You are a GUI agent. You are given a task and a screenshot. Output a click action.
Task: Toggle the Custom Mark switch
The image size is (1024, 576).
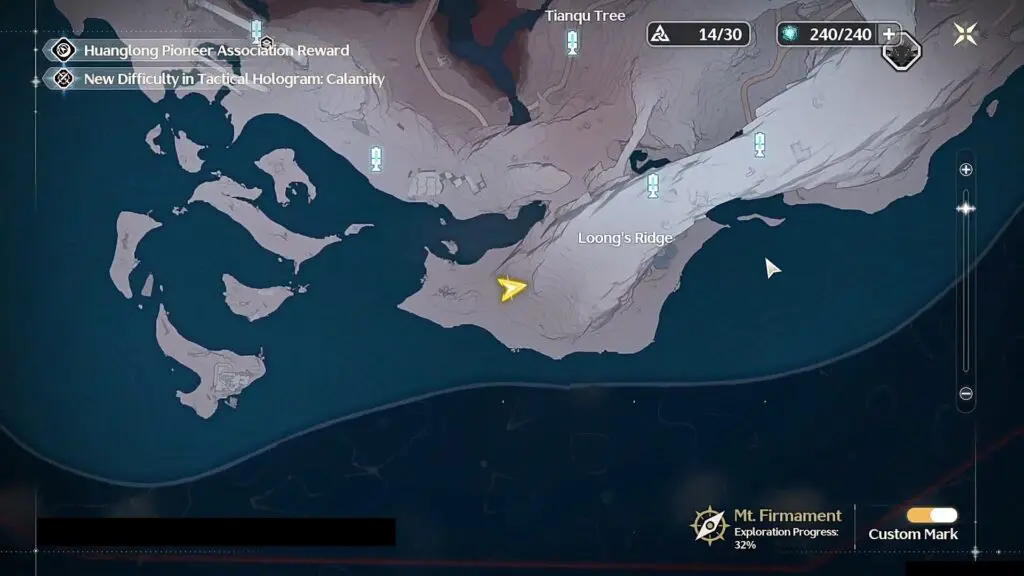pos(931,515)
